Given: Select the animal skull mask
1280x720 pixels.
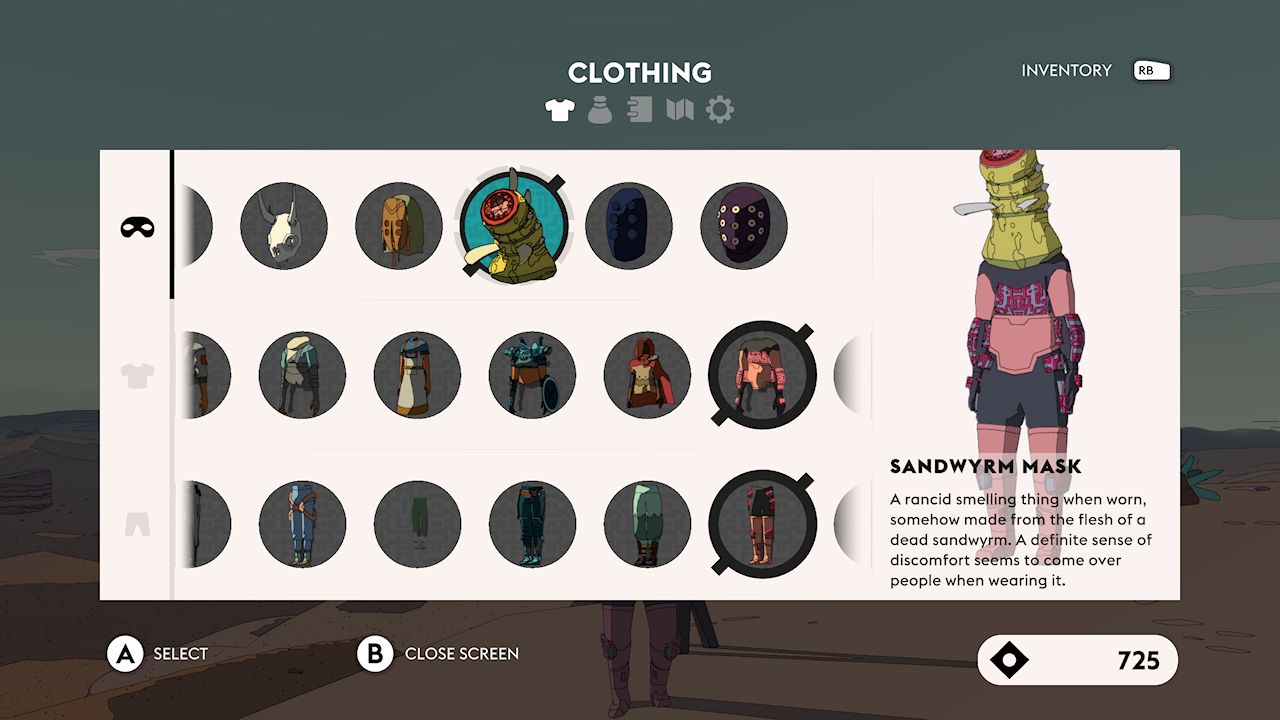Looking at the screenshot, I should click(284, 226).
